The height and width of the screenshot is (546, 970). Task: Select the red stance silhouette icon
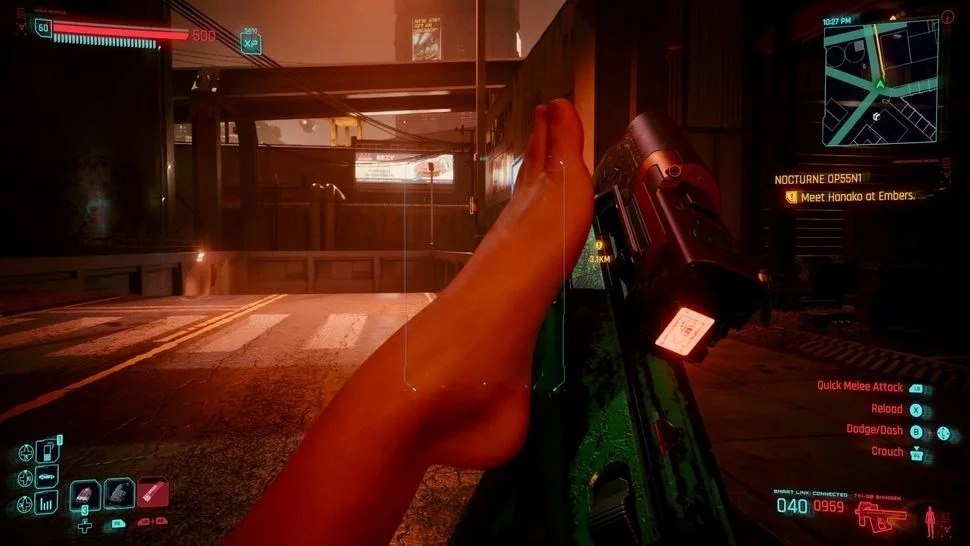(932, 519)
